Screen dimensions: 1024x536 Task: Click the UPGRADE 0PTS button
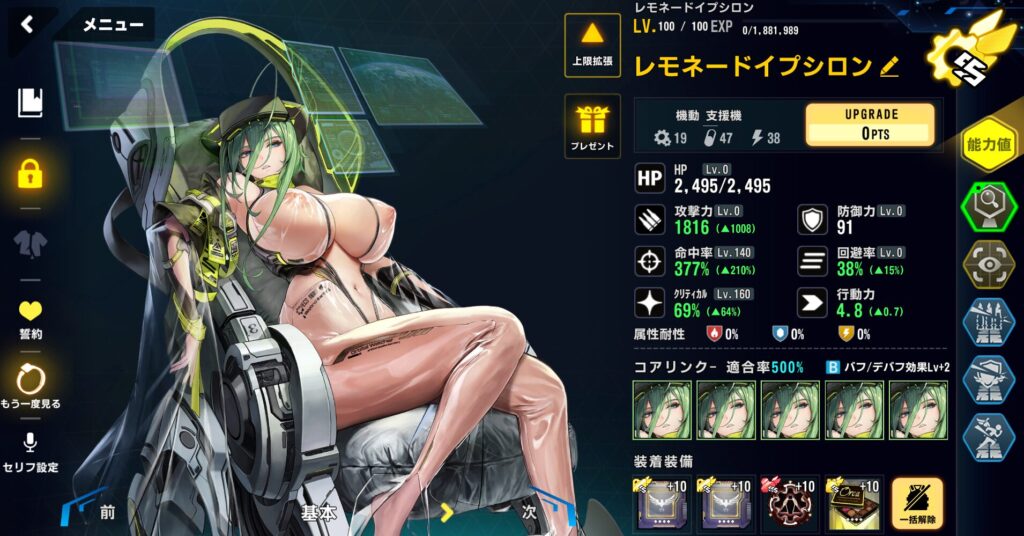[x=870, y=125]
